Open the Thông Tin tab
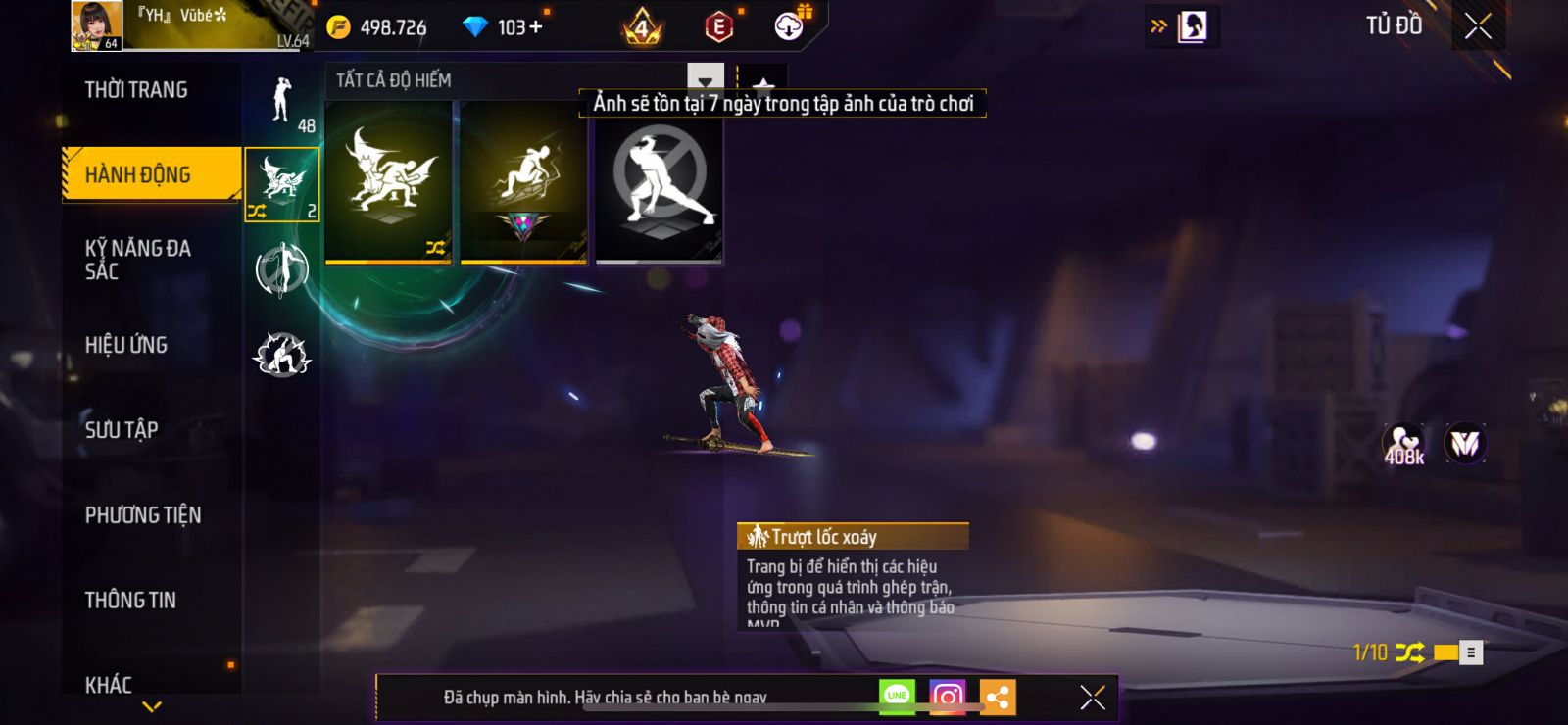Screen dimensions: 1568x725 click(130, 600)
